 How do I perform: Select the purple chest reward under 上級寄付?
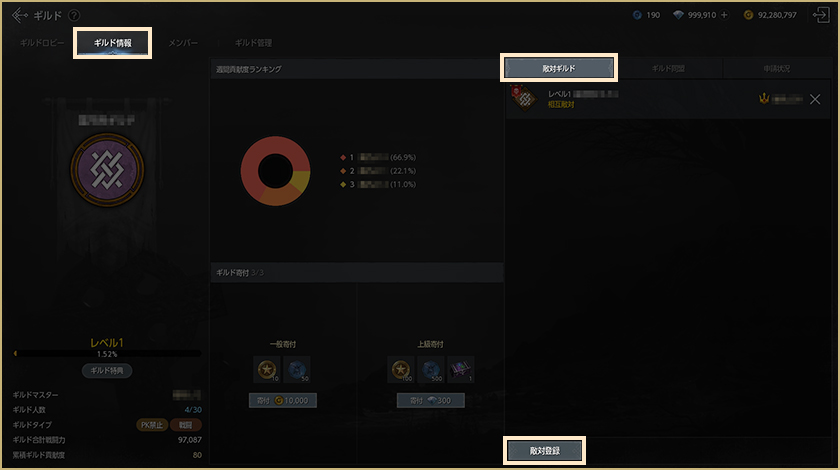coord(461,370)
